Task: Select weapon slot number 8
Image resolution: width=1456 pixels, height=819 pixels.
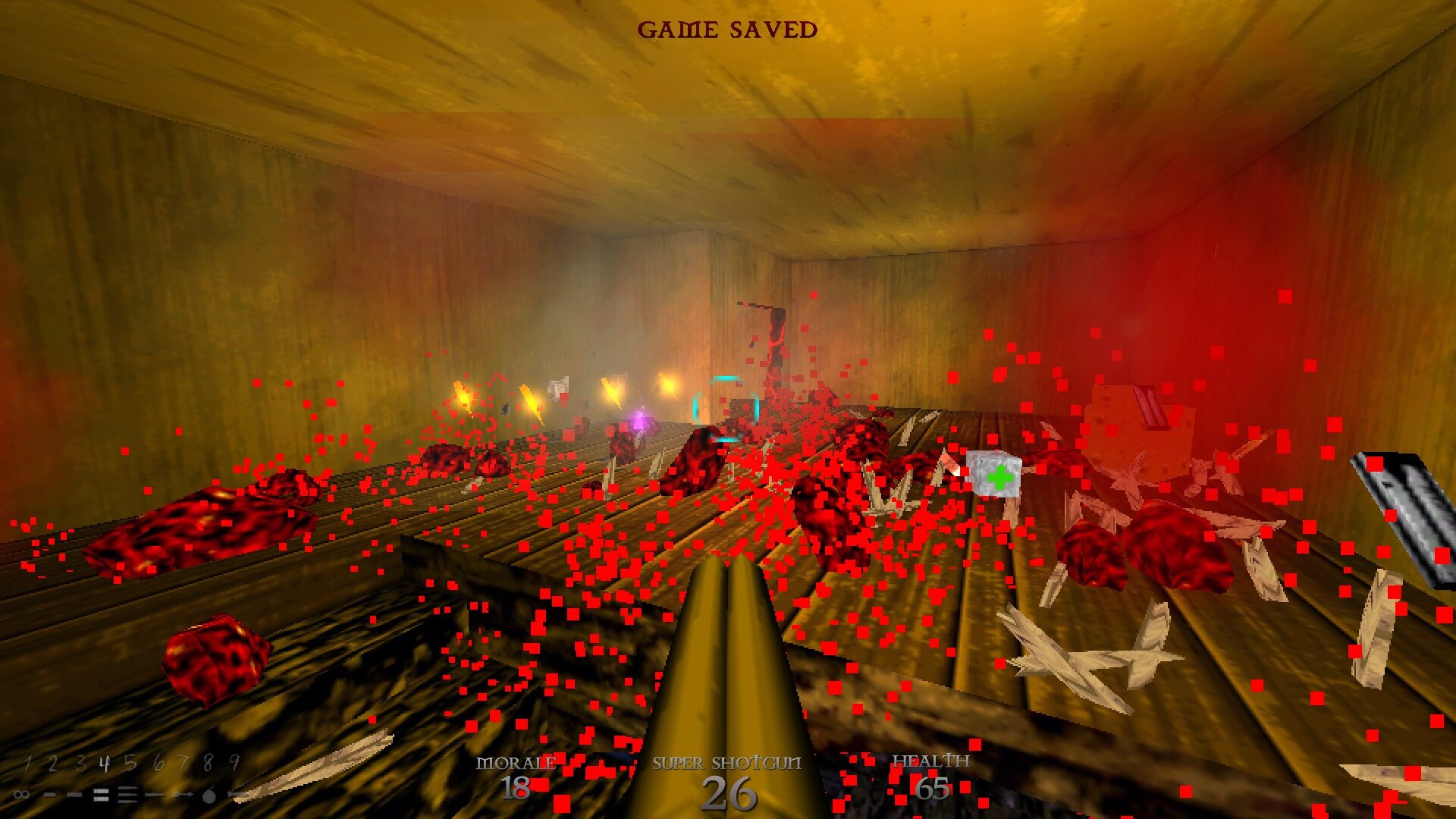Action: pos(207,762)
